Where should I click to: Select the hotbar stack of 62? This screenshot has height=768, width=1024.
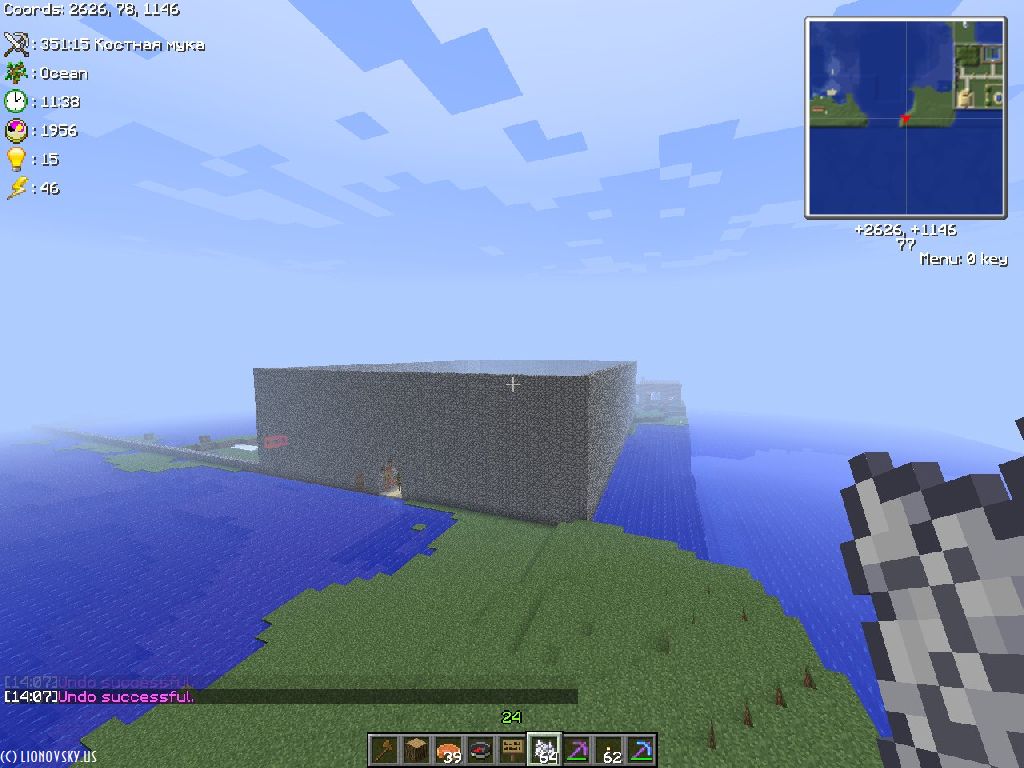point(608,750)
